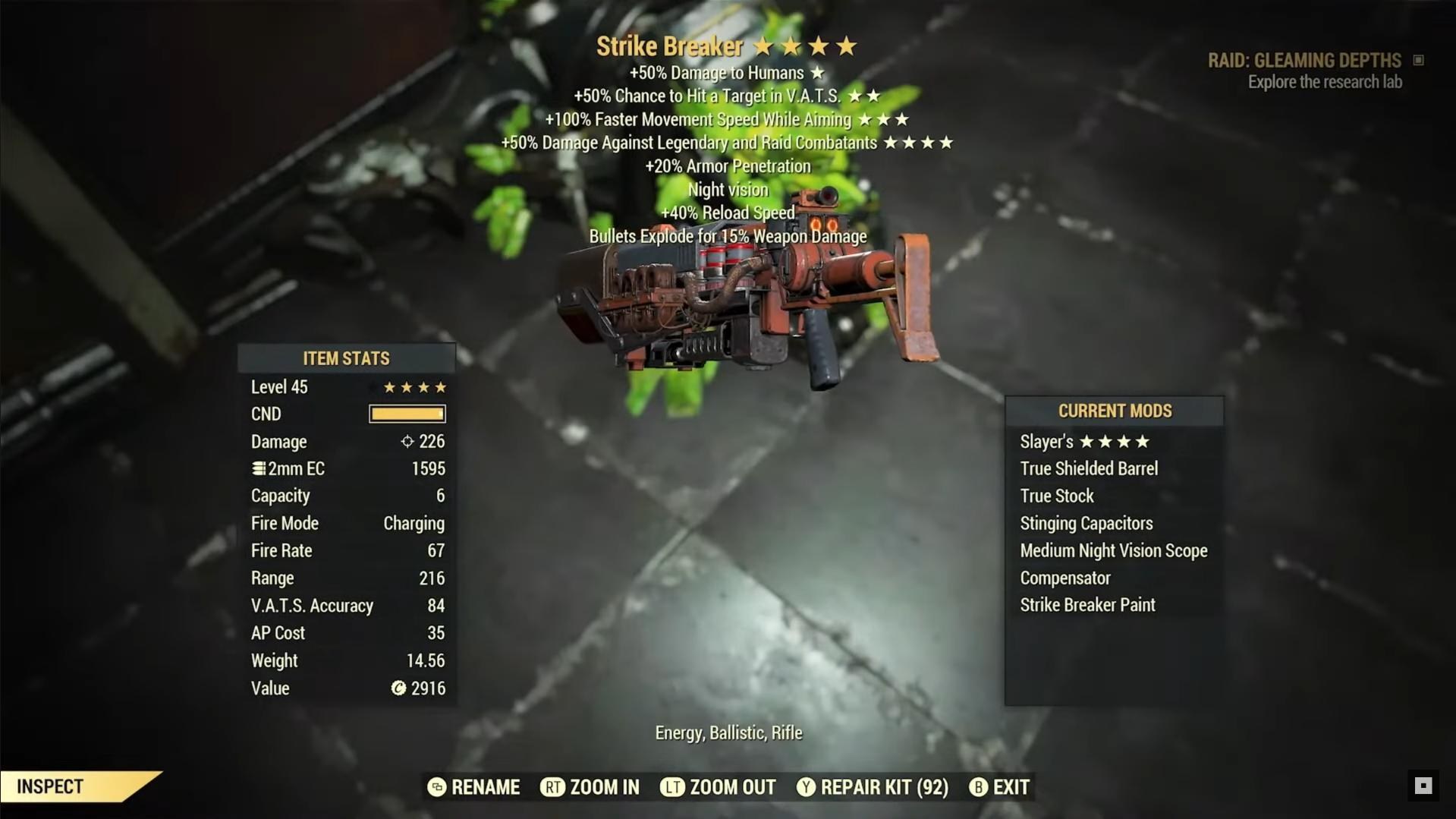Open the Raid: Gleaming Depths quest tracker
Image resolution: width=1456 pixels, height=819 pixels.
(1304, 61)
